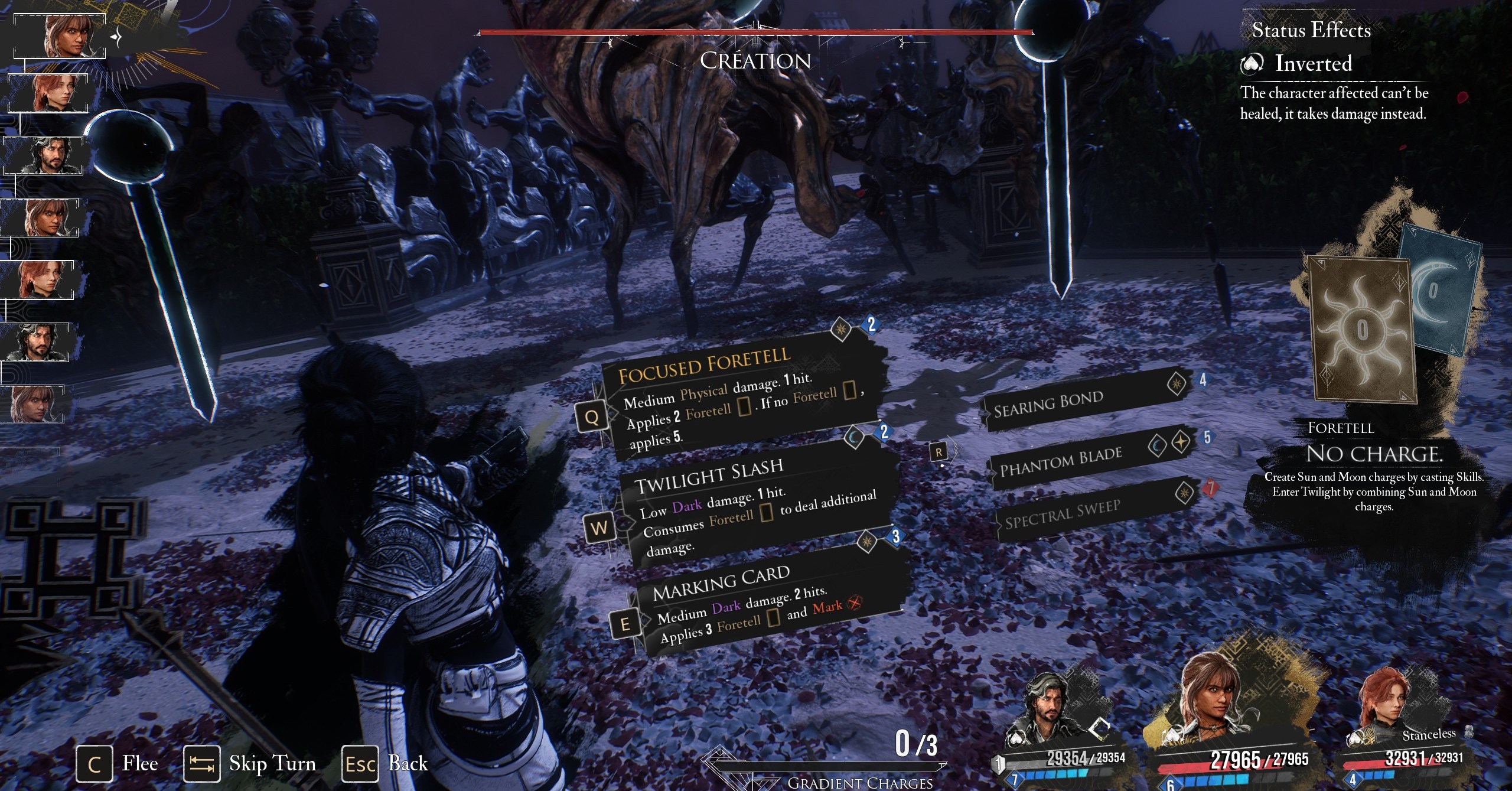
Task: Target the Création enemy name bar
Action: click(755, 60)
